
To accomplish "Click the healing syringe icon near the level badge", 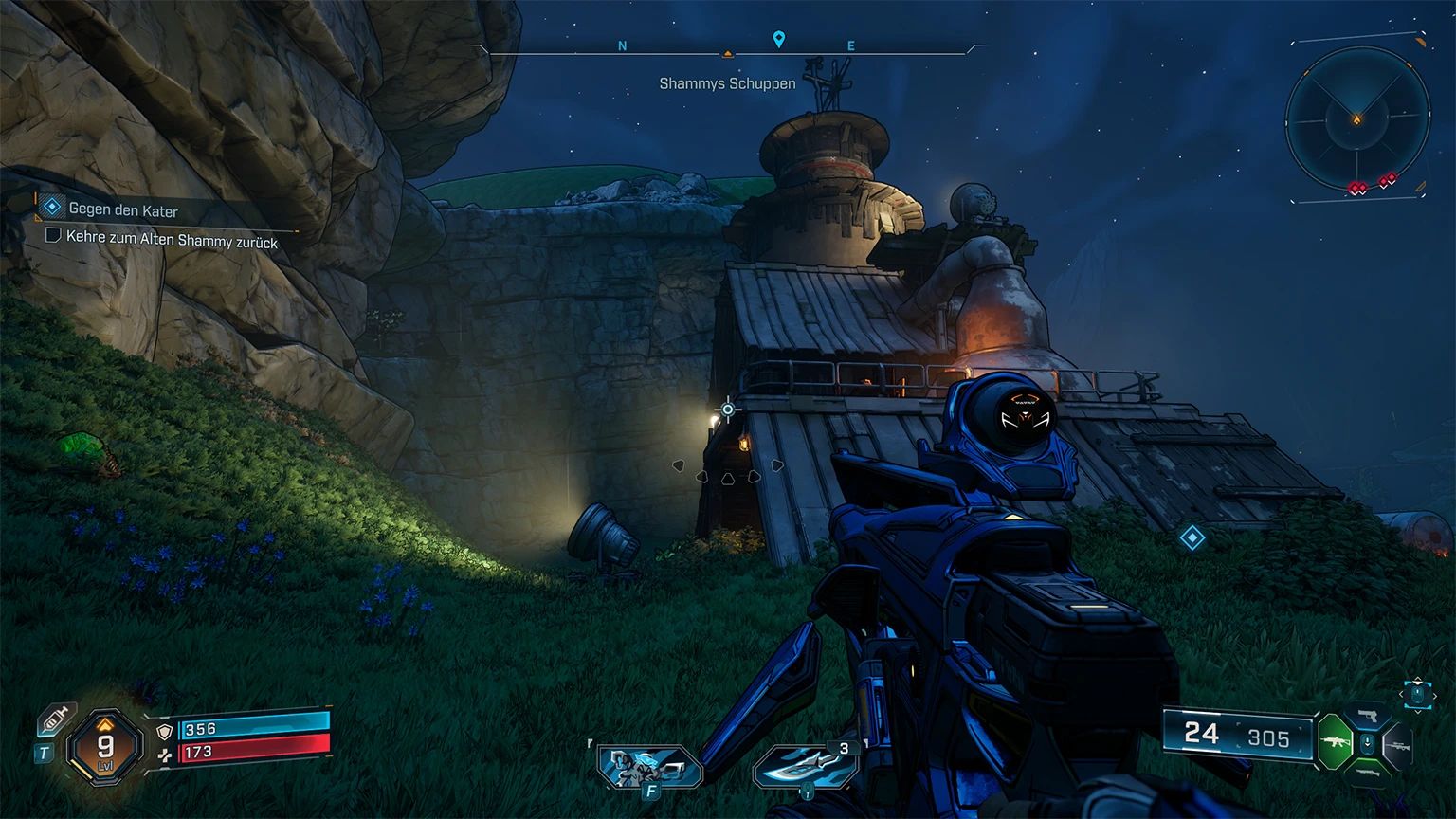I will (x=57, y=719).
